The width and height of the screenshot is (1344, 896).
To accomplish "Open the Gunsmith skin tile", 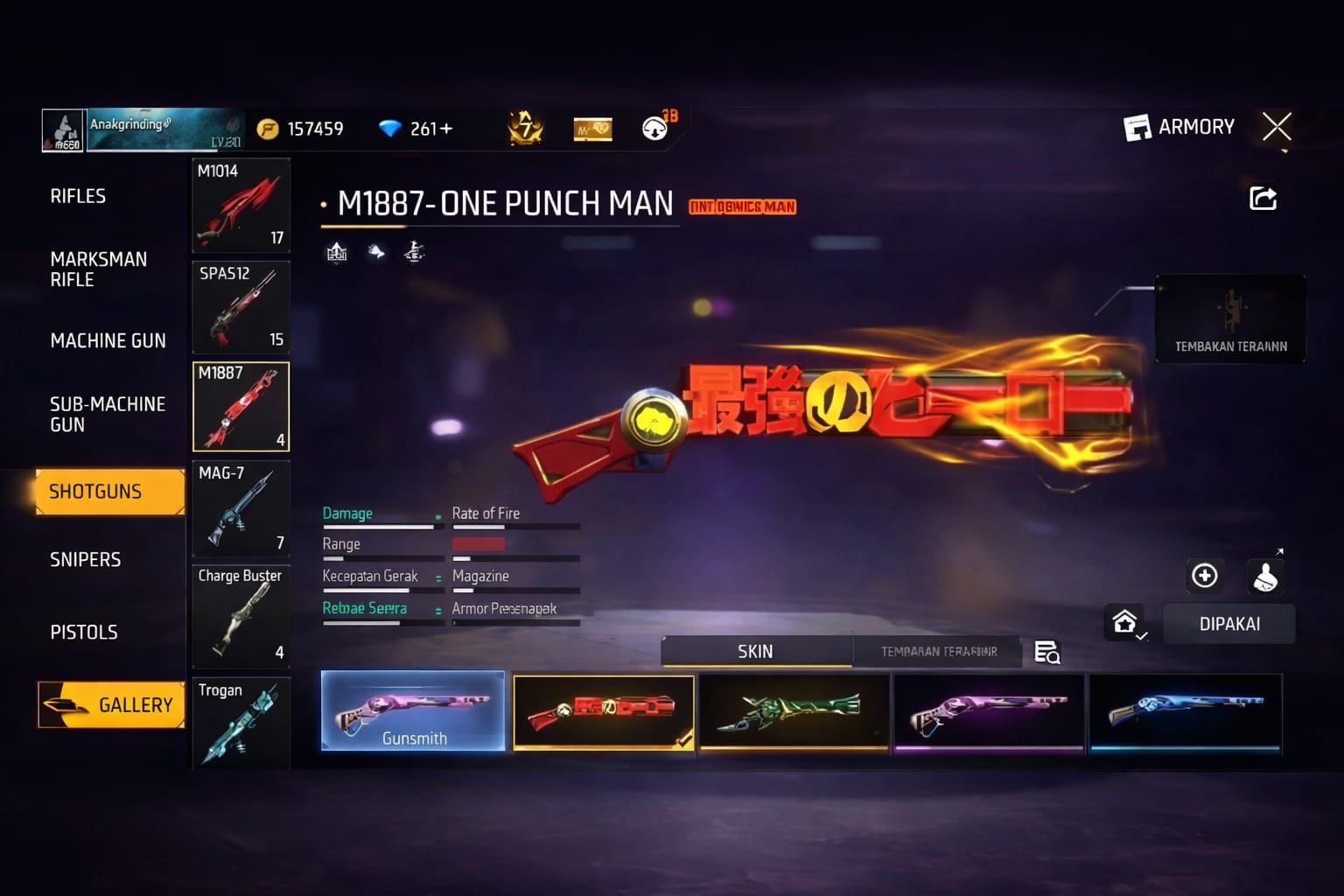I will point(413,710).
